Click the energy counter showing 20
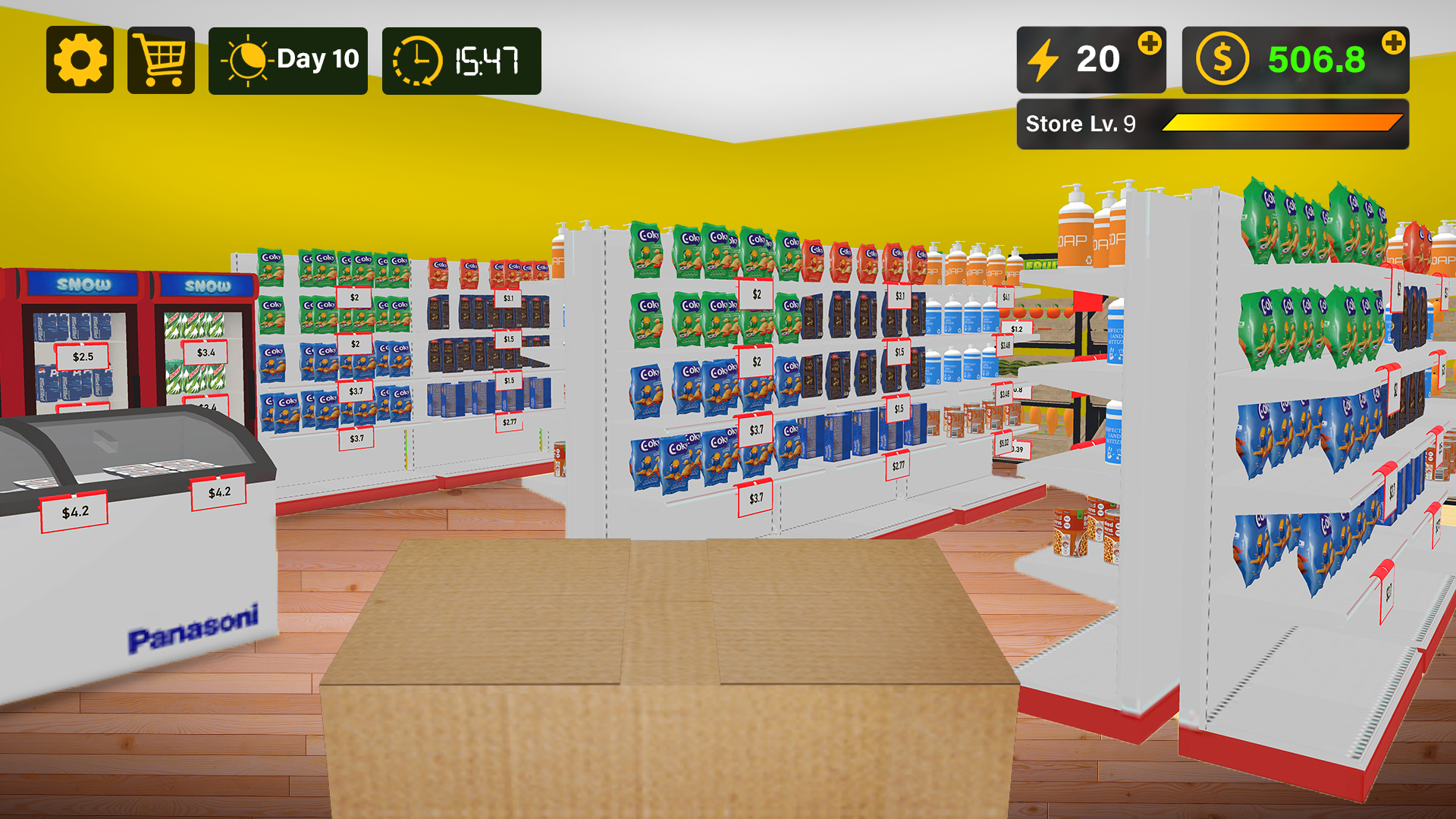1456x819 pixels. pos(1098,58)
